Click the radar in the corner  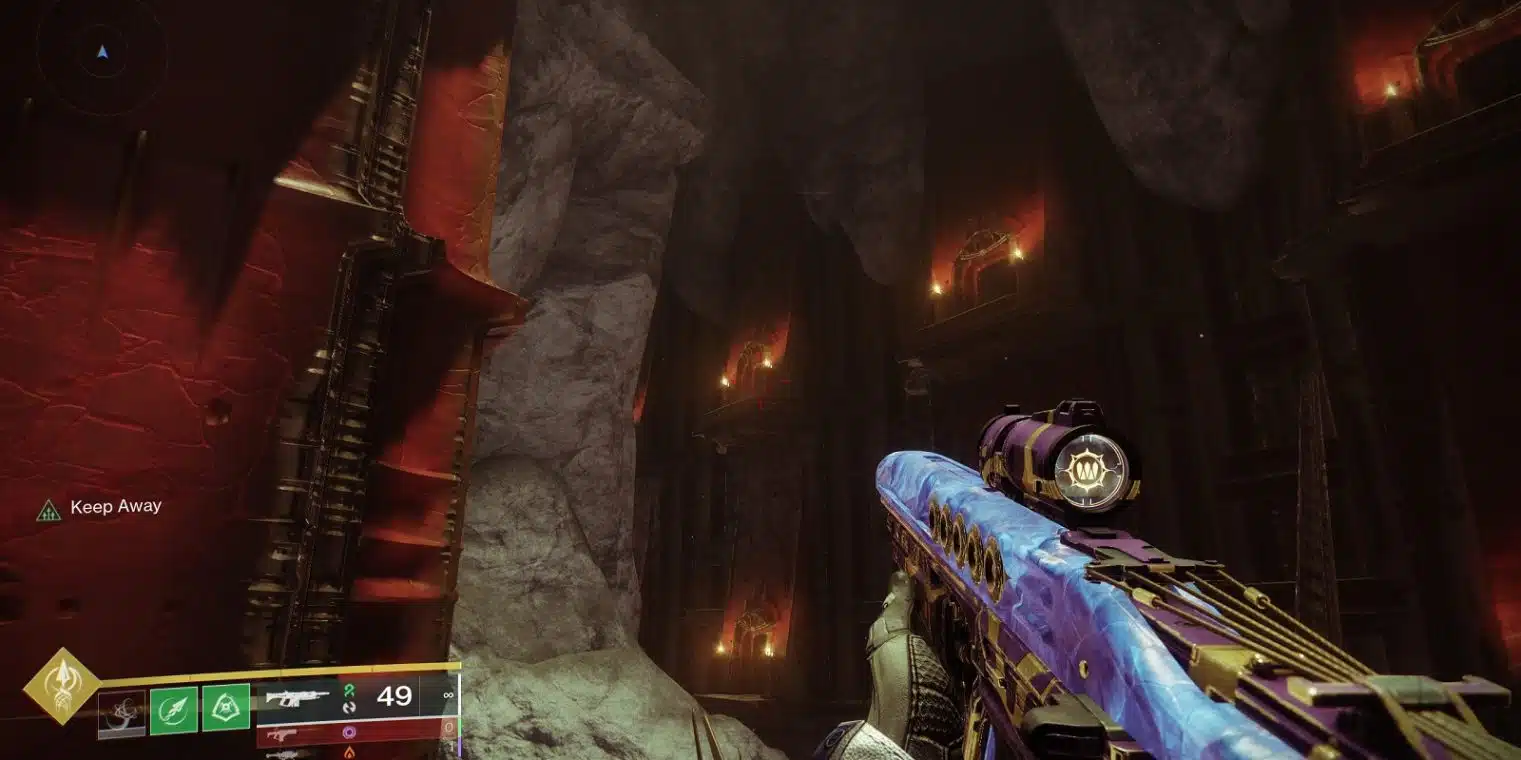(x=100, y=51)
